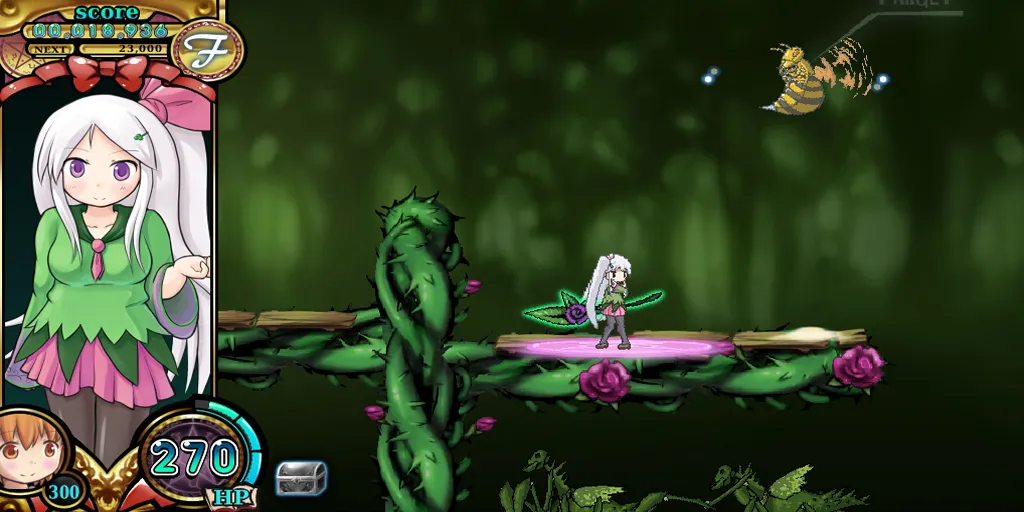Select the white-haired girl character portrait
The width and height of the screenshot is (1024, 512).
pos(108,250)
